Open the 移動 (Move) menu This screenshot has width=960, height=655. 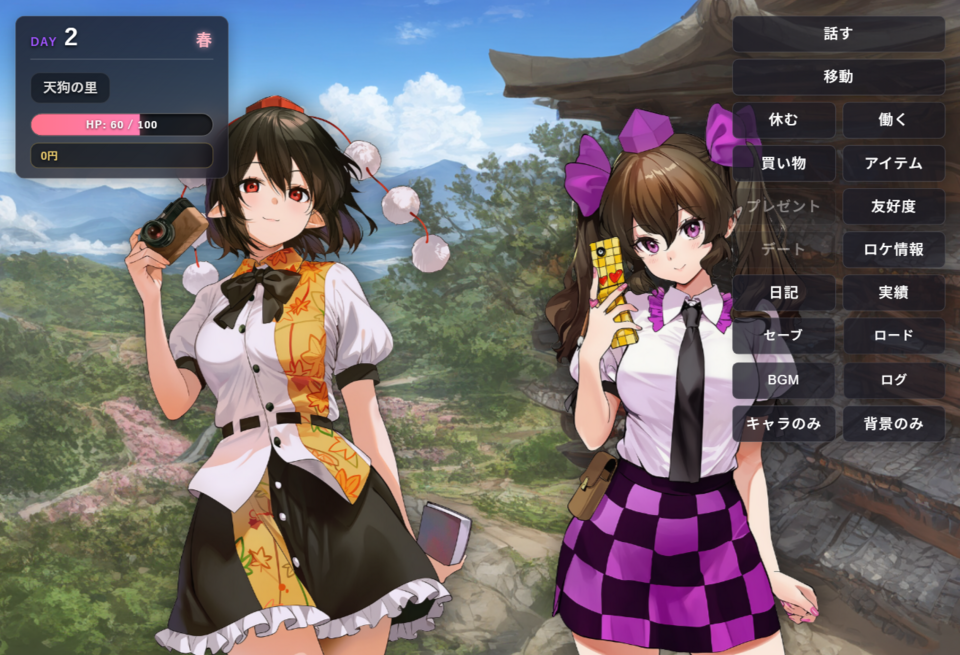(x=838, y=77)
